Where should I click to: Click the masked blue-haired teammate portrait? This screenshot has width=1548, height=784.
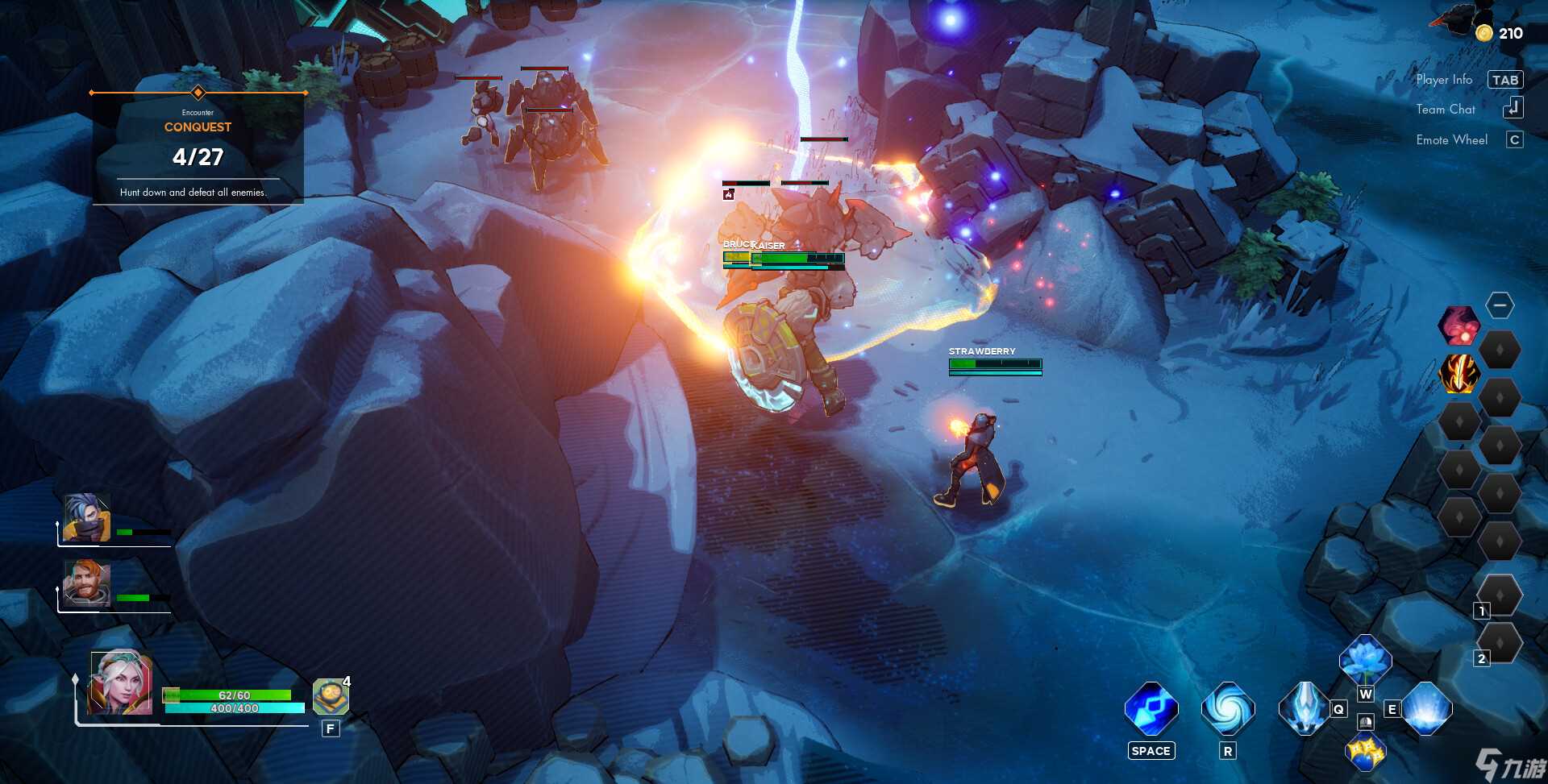(87, 517)
